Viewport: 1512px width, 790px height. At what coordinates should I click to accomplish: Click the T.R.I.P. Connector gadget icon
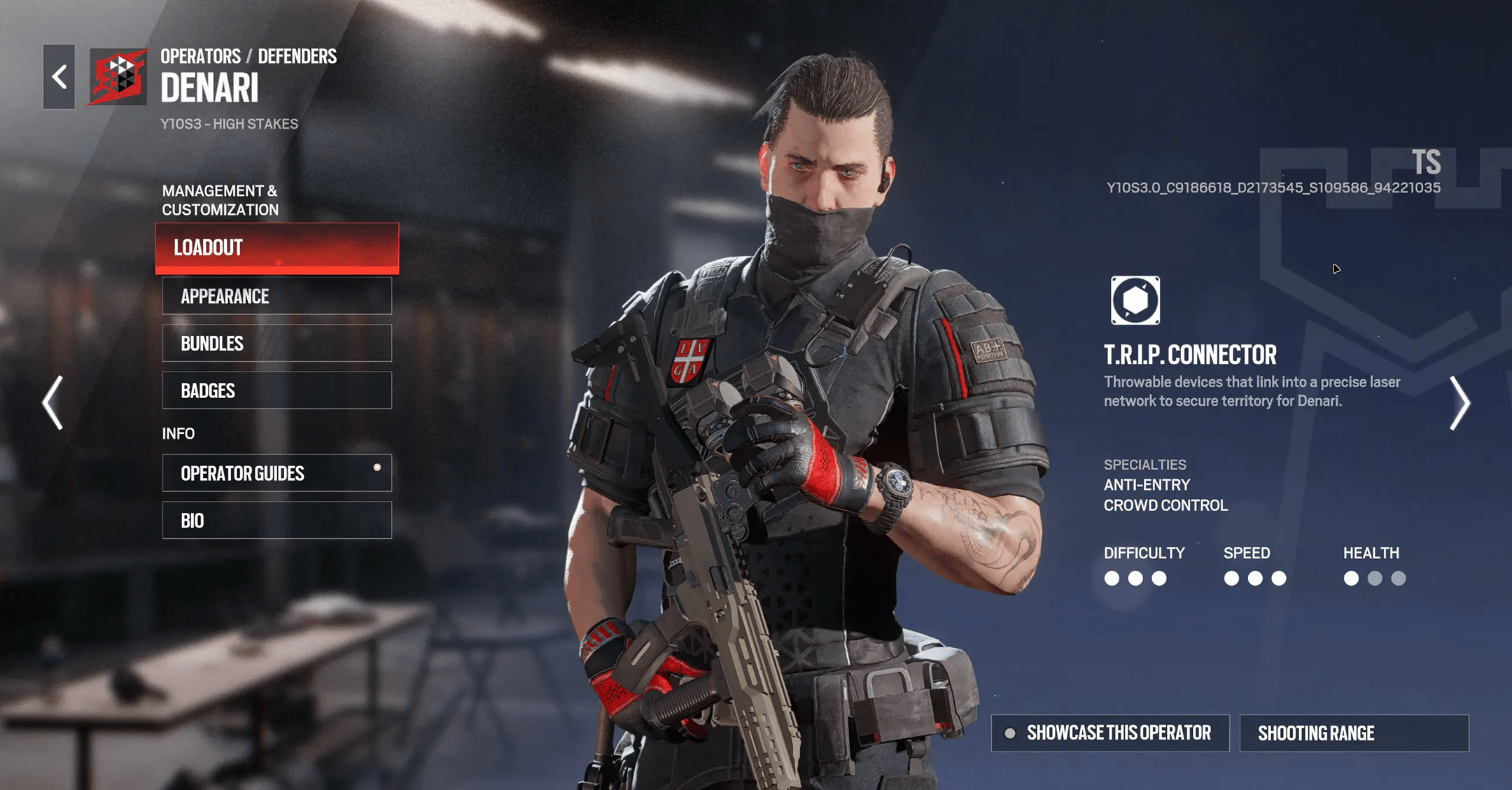click(1135, 301)
